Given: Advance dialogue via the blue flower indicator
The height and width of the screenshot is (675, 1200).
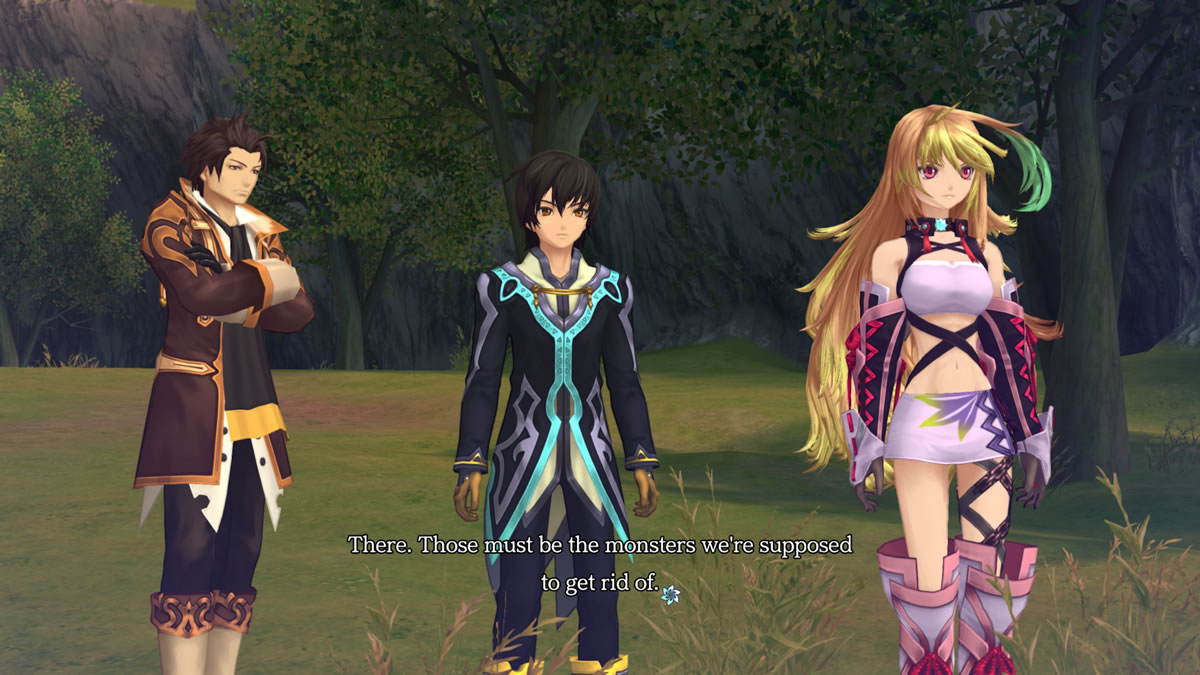Looking at the screenshot, I should point(670,594).
